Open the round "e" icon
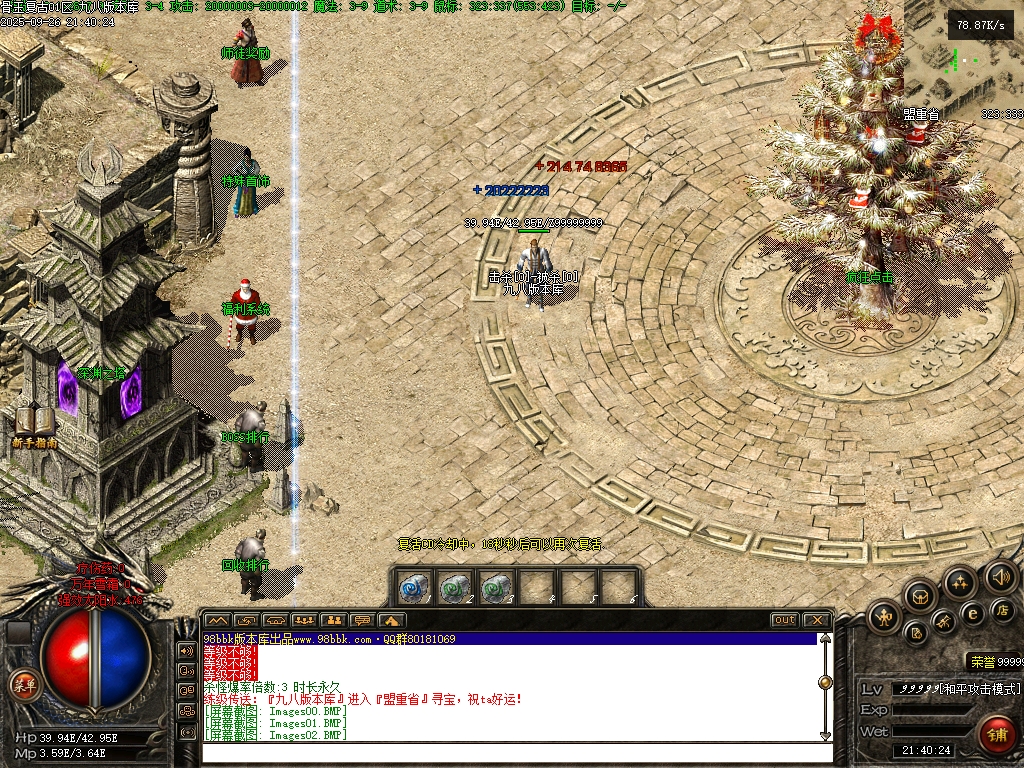 971,613
